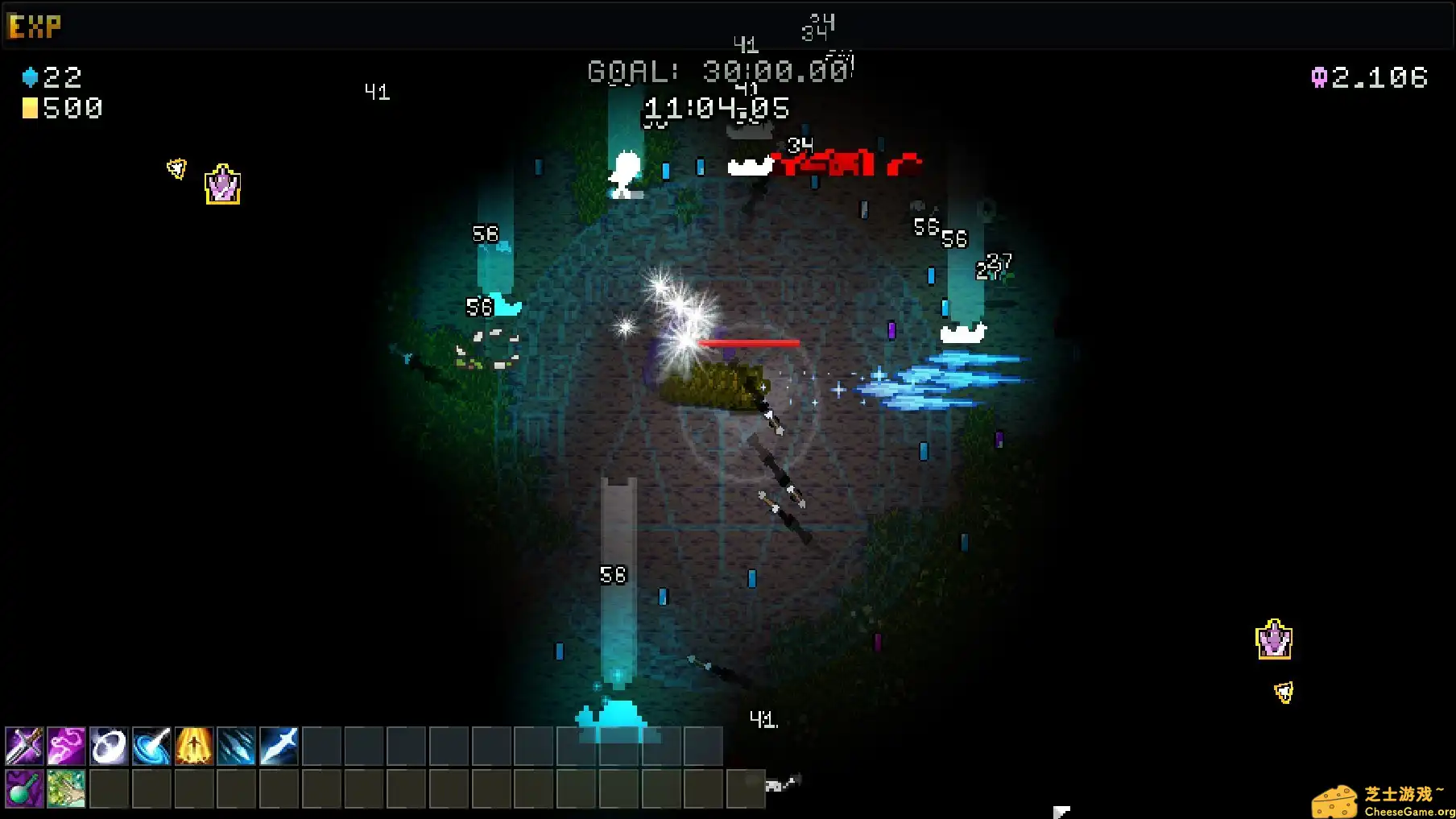Click the yellow arrow pickup marker bottom right

pos(1284,691)
